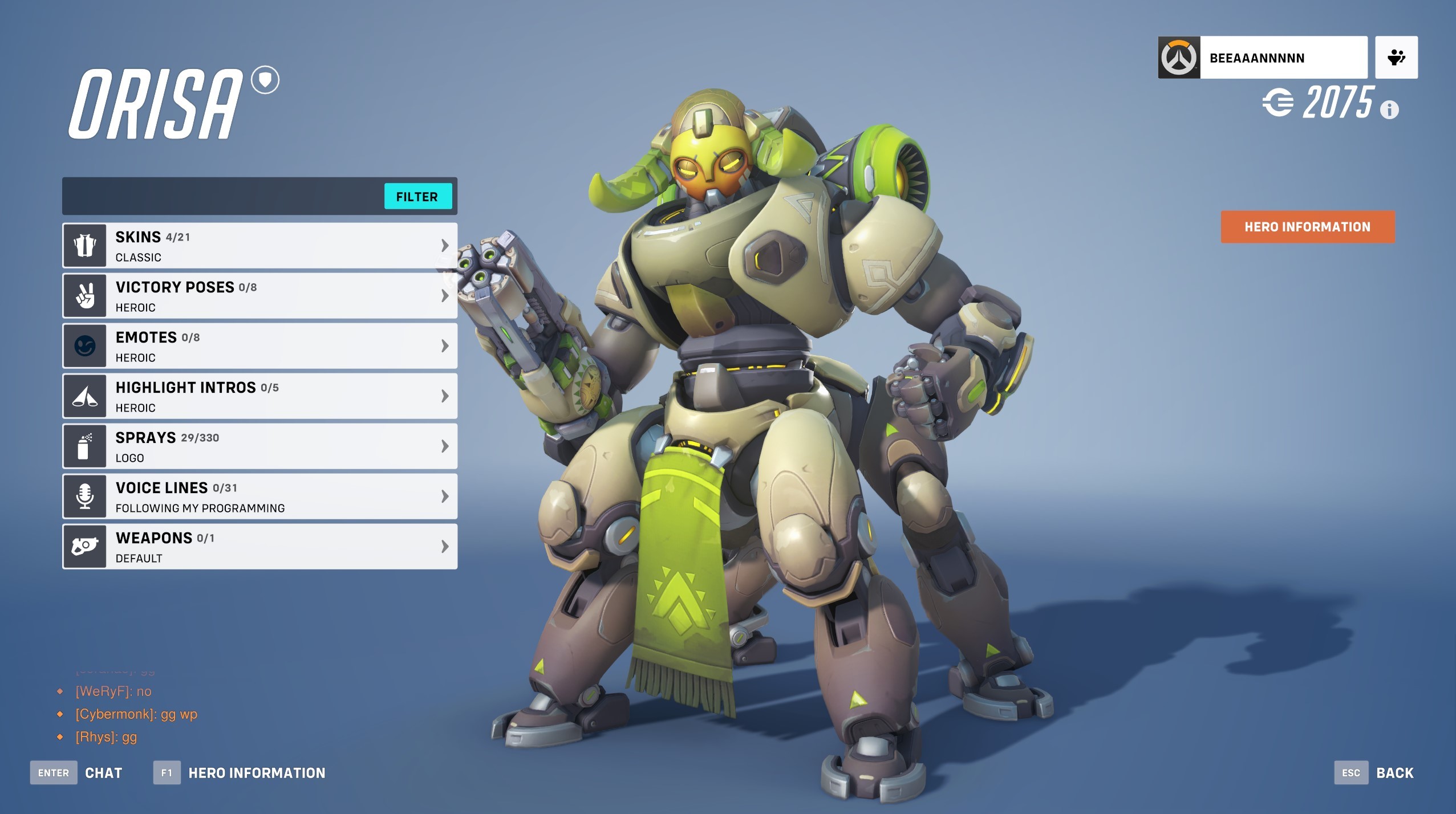
Task: Click the Emotes smiley icon
Action: tap(84, 345)
